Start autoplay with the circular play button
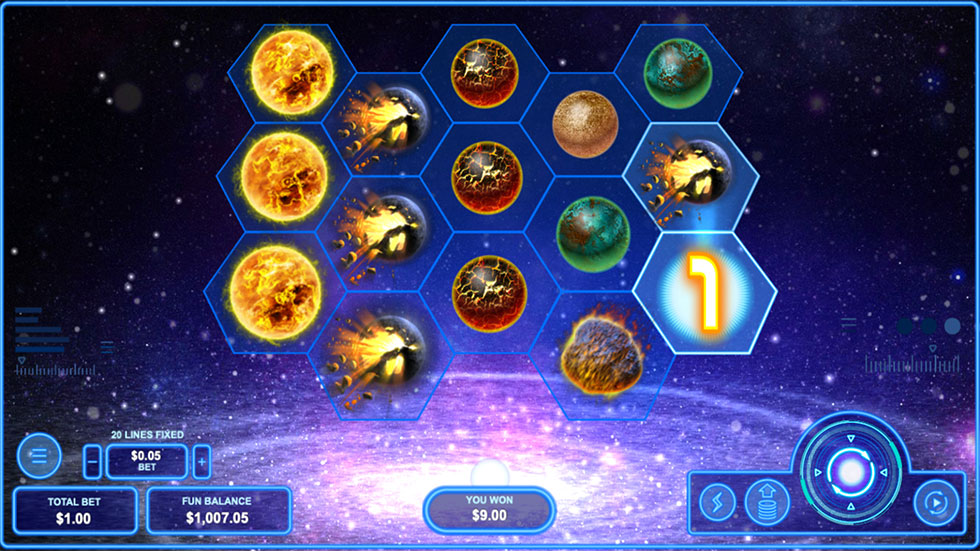This screenshot has width=980, height=551. point(937,502)
